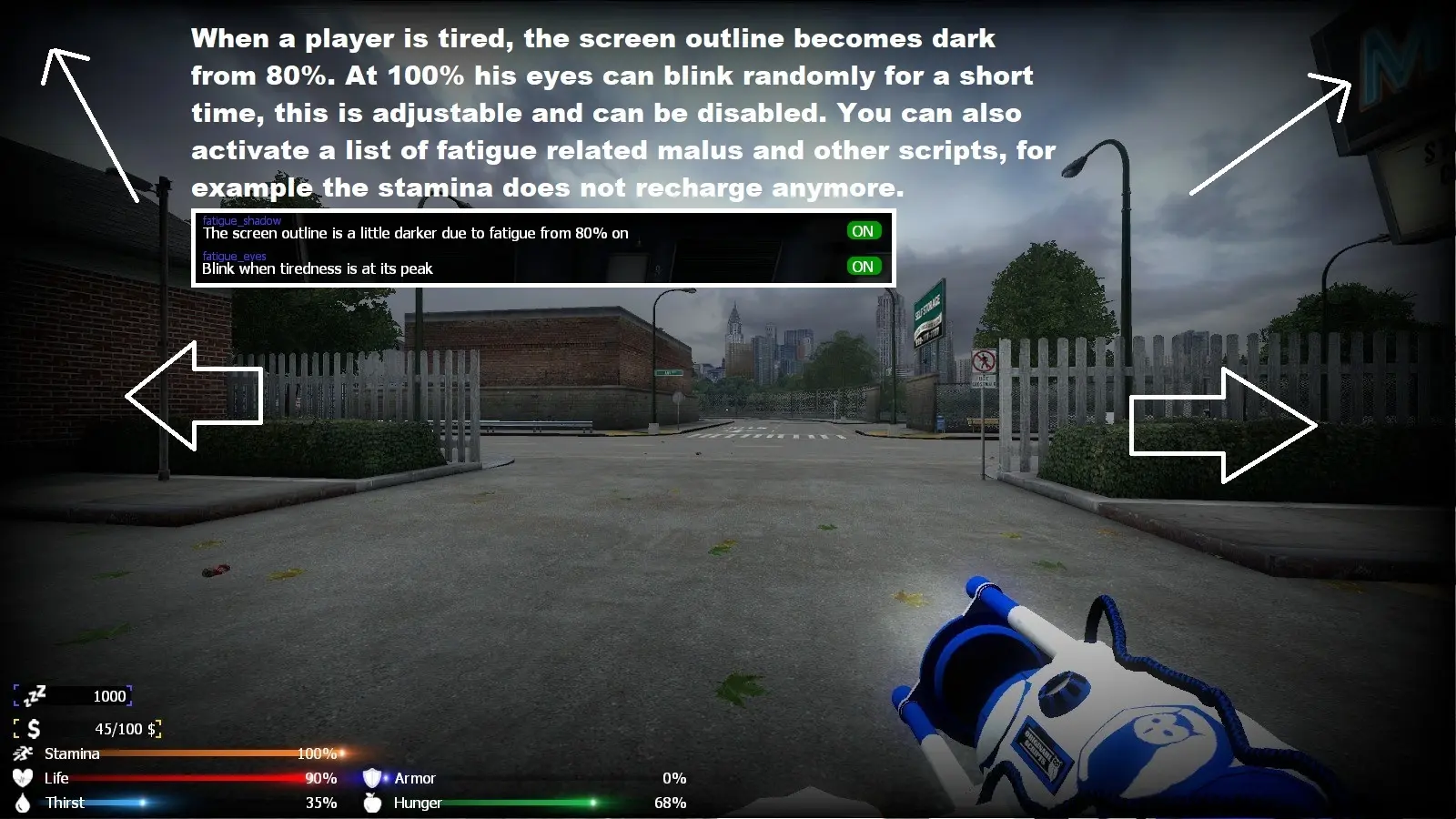Screen dimensions: 1456x819
Task: Click the apple icon next to Hunger
Action: pos(373,803)
